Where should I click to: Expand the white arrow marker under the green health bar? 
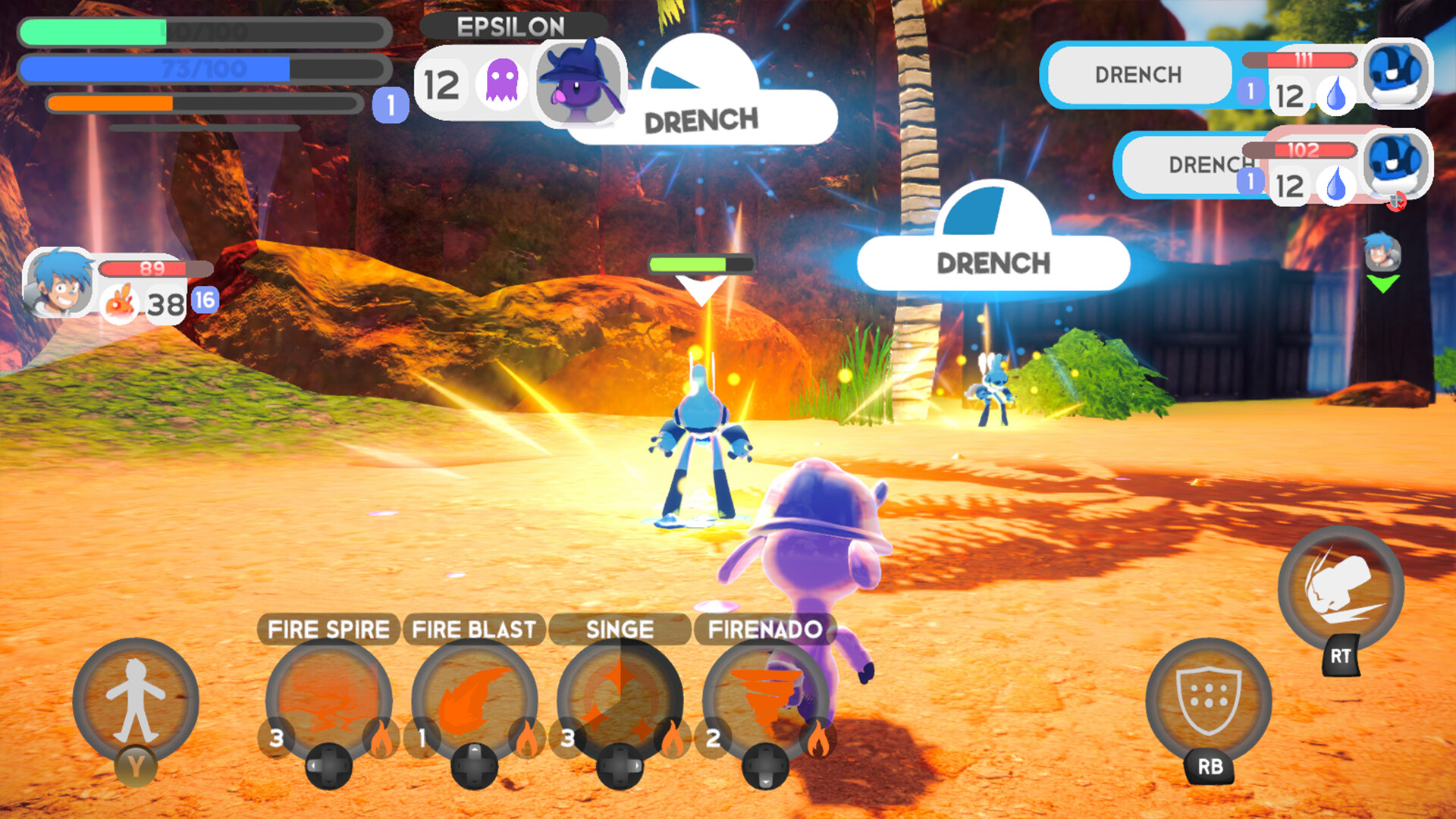(x=698, y=288)
